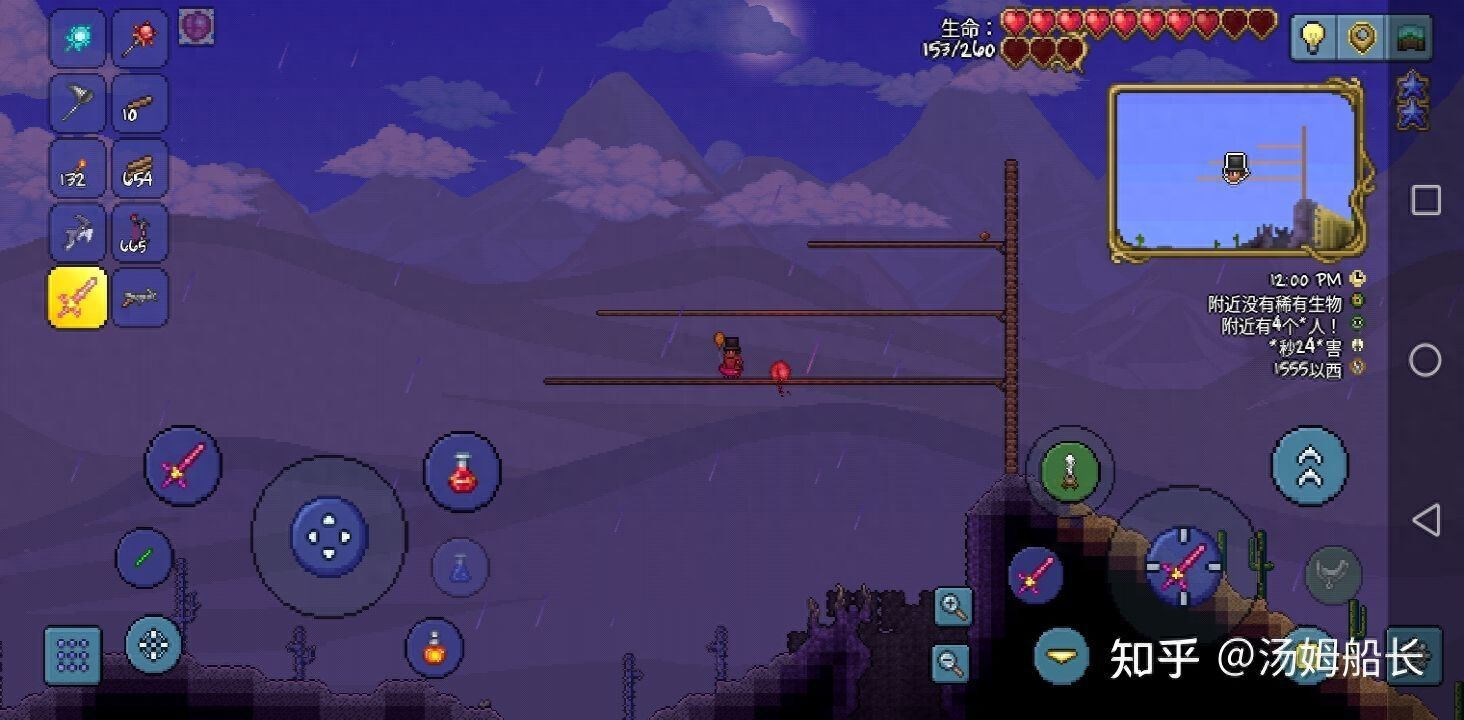Viewport: 1464px width, 720px height.
Task: Open the inventory grid button
Action: tap(73, 655)
